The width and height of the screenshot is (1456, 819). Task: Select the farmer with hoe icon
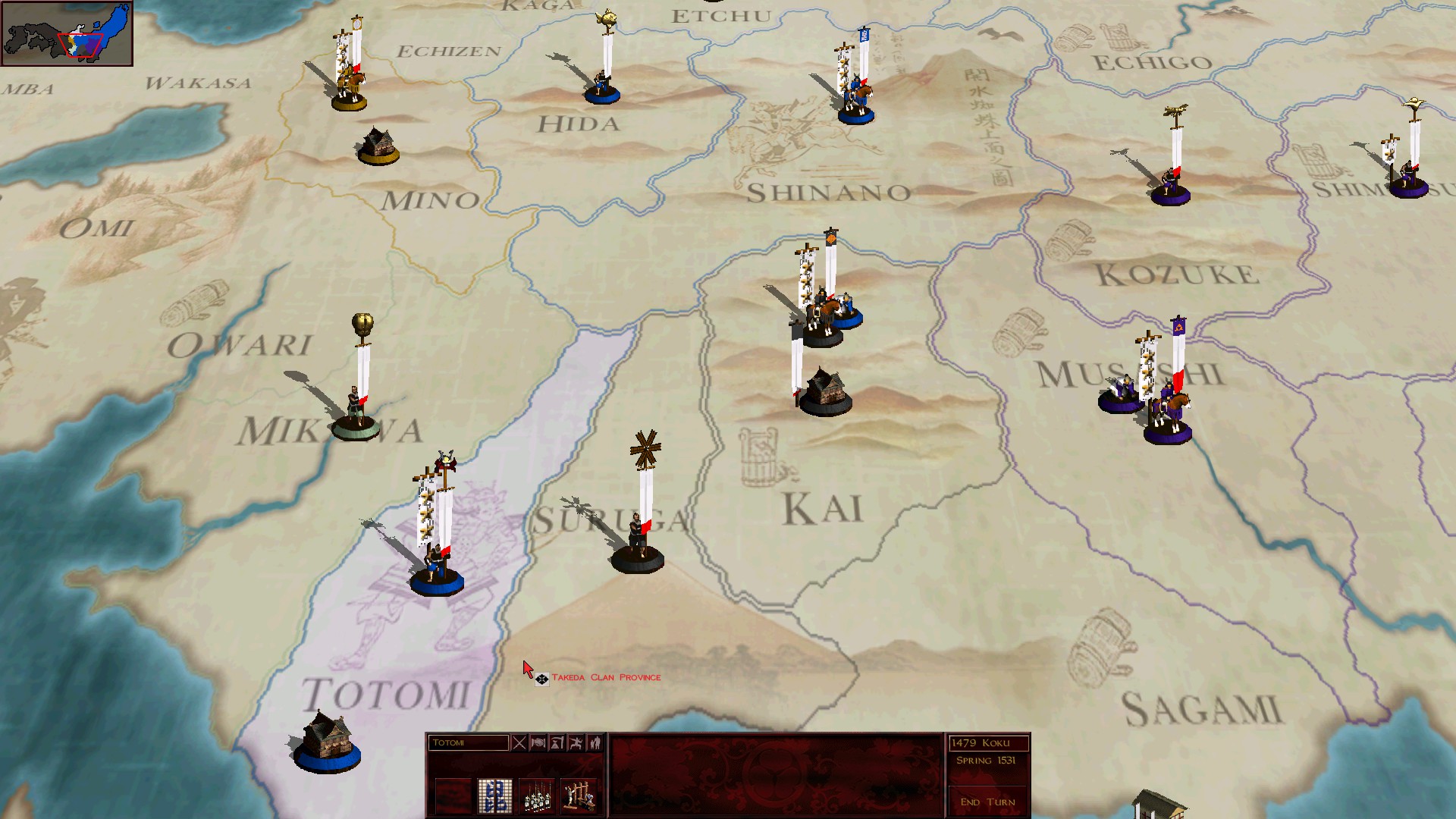click(x=557, y=743)
